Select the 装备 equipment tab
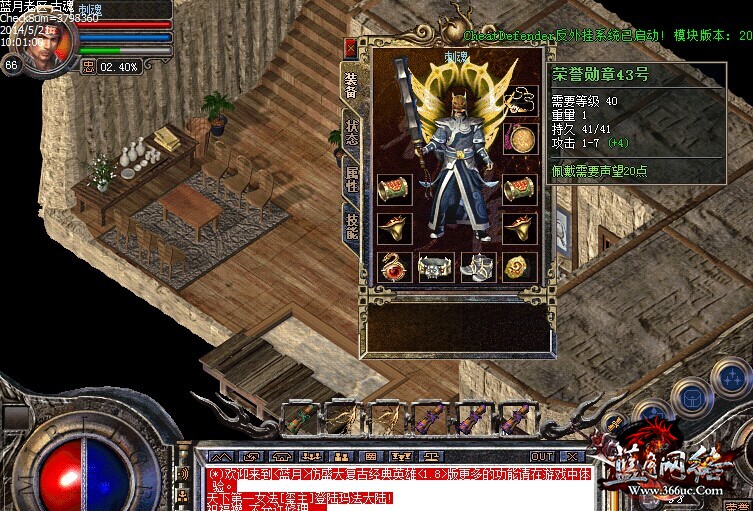 (351, 84)
